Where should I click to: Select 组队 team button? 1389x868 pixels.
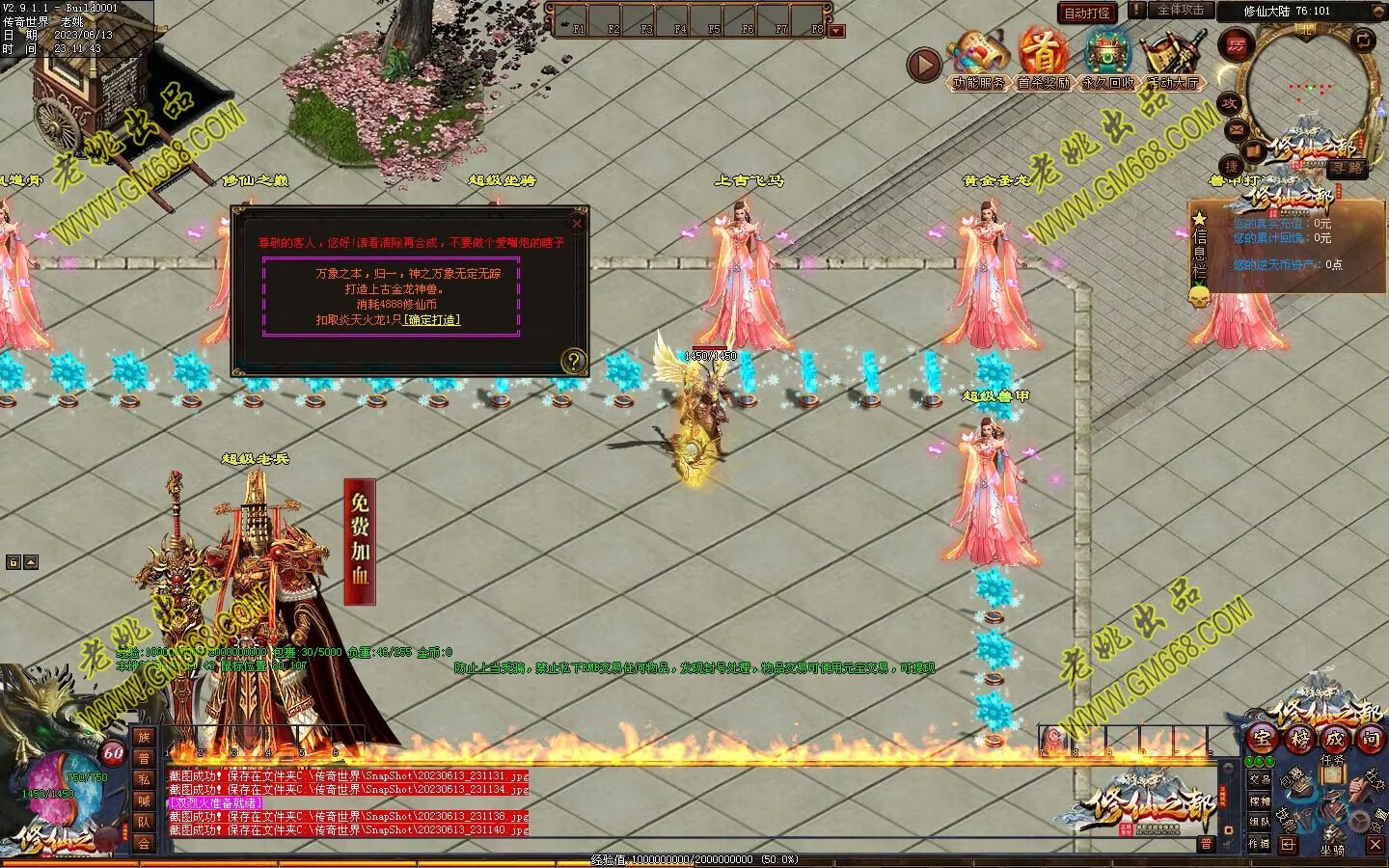click(1260, 822)
